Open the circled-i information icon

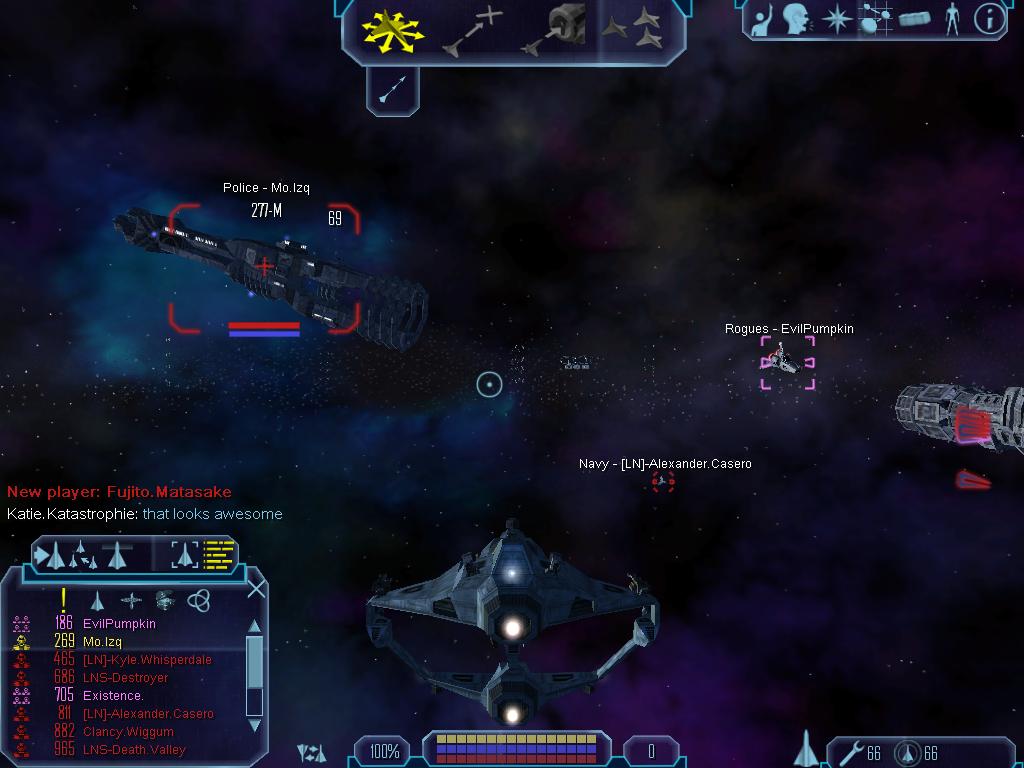click(988, 19)
